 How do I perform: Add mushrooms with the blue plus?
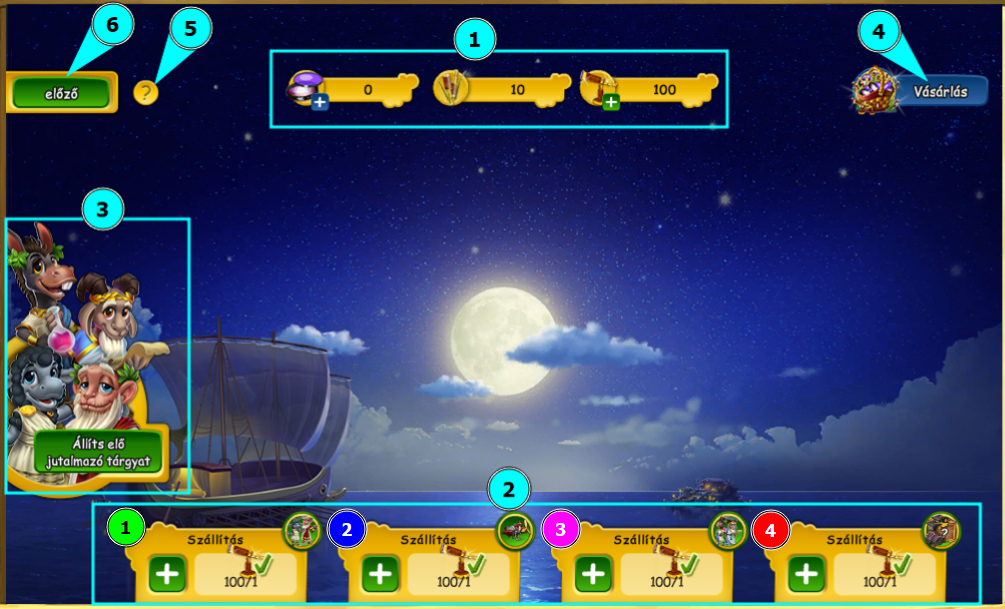319,102
